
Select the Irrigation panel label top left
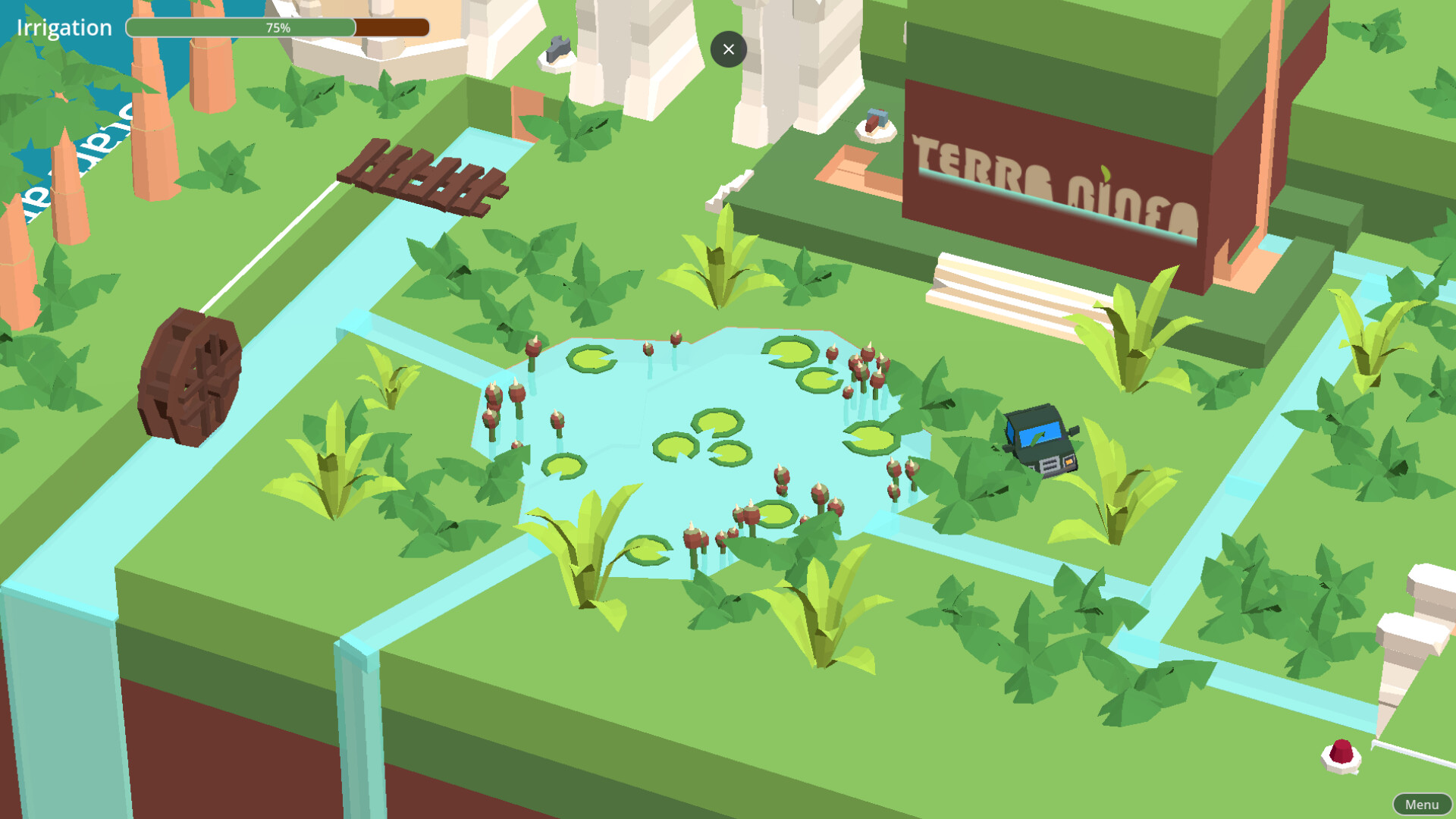pyautogui.click(x=63, y=27)
